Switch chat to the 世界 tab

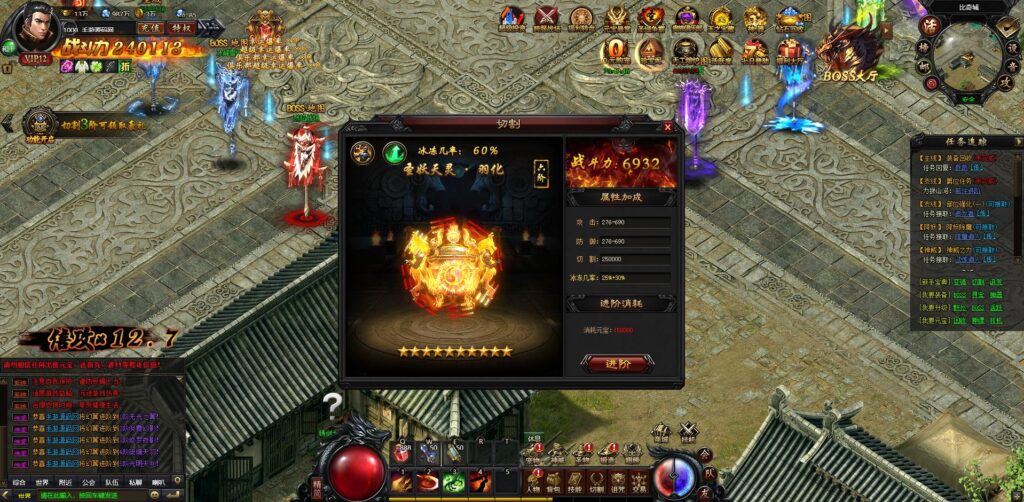[x=44, y=481]
